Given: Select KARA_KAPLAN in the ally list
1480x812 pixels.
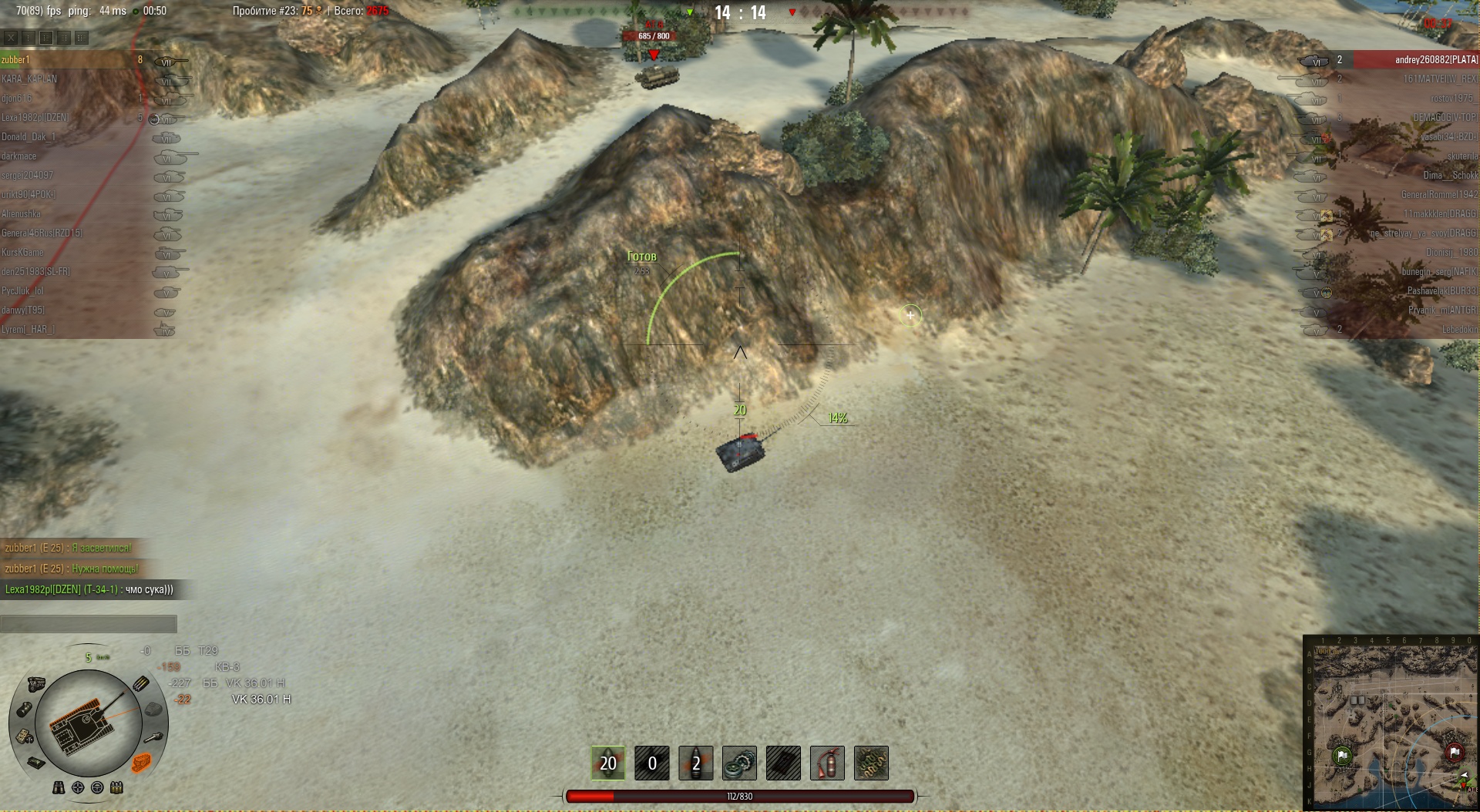Looking at the screenshot, I should [x=29, y=79].
